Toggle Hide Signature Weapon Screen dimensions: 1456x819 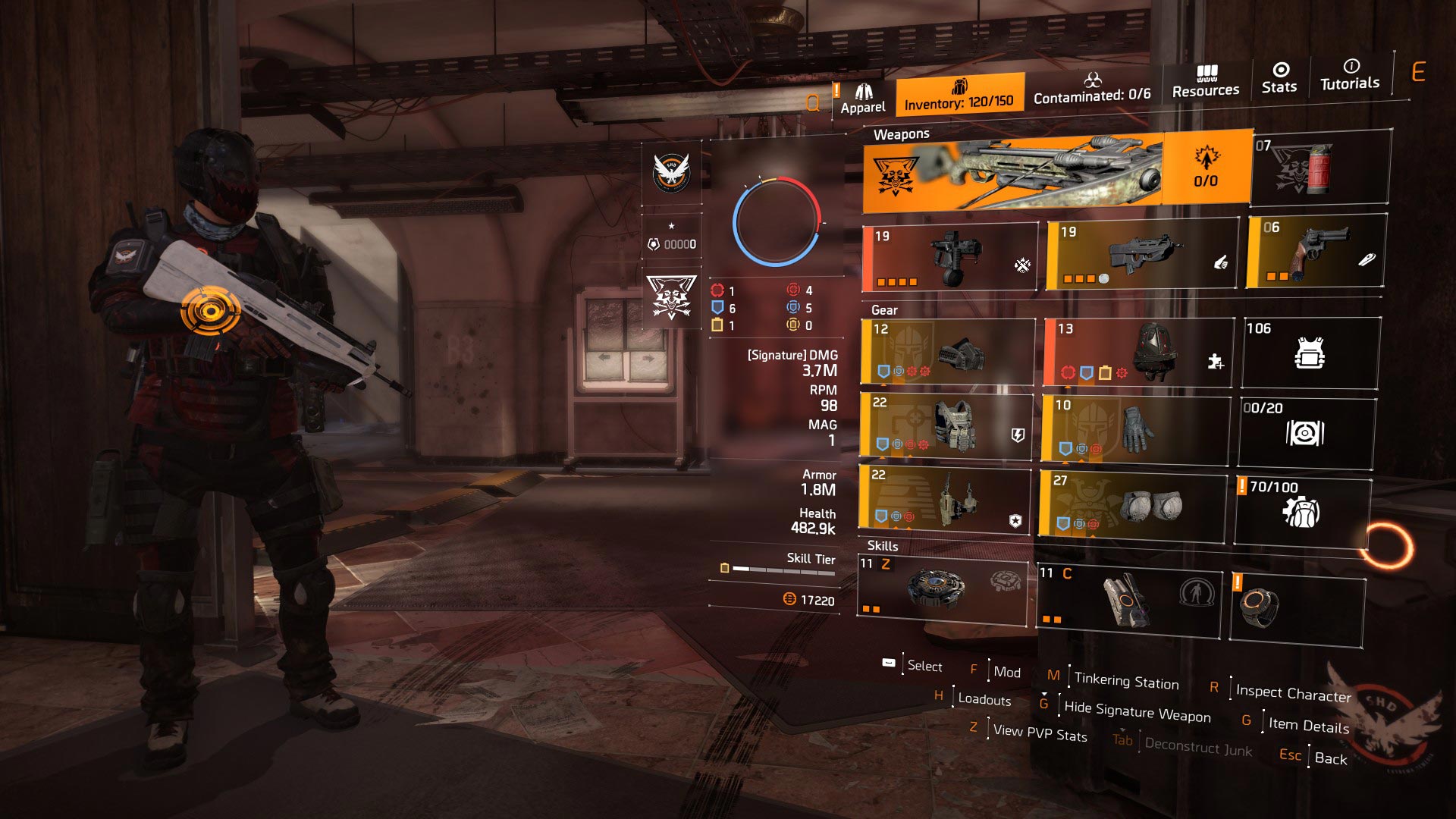coord(1137,711)
